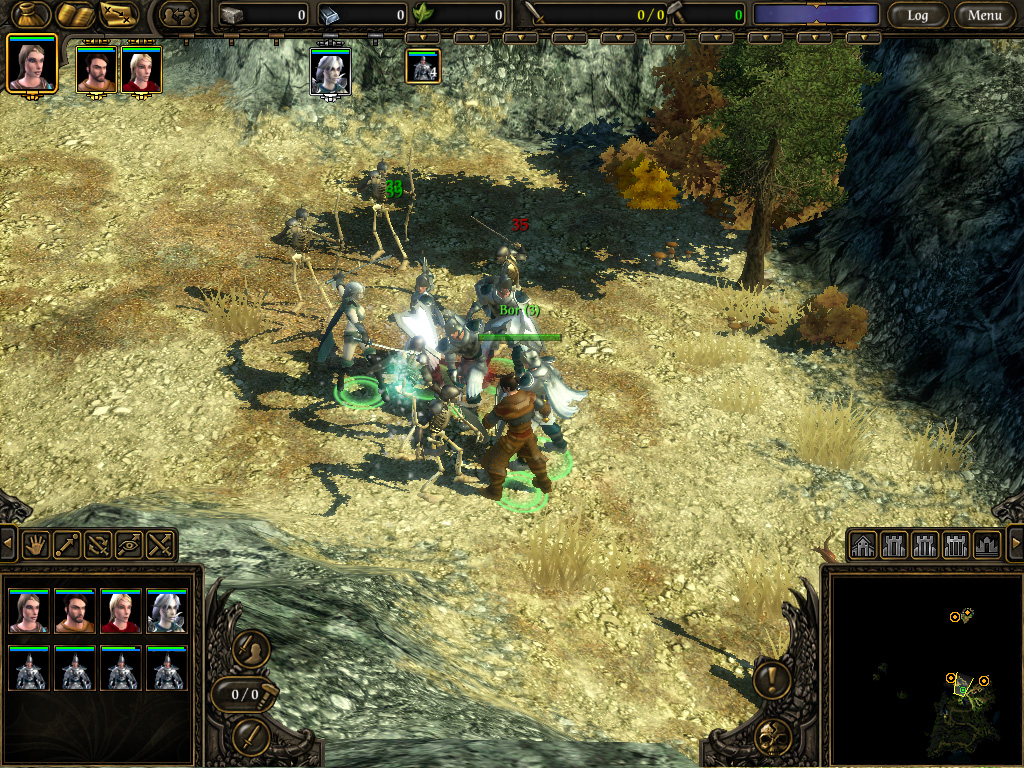Screen dimensions: 1024x768
Task: Choose the eye-with-arrow patrol command
Action: point(129,544)
